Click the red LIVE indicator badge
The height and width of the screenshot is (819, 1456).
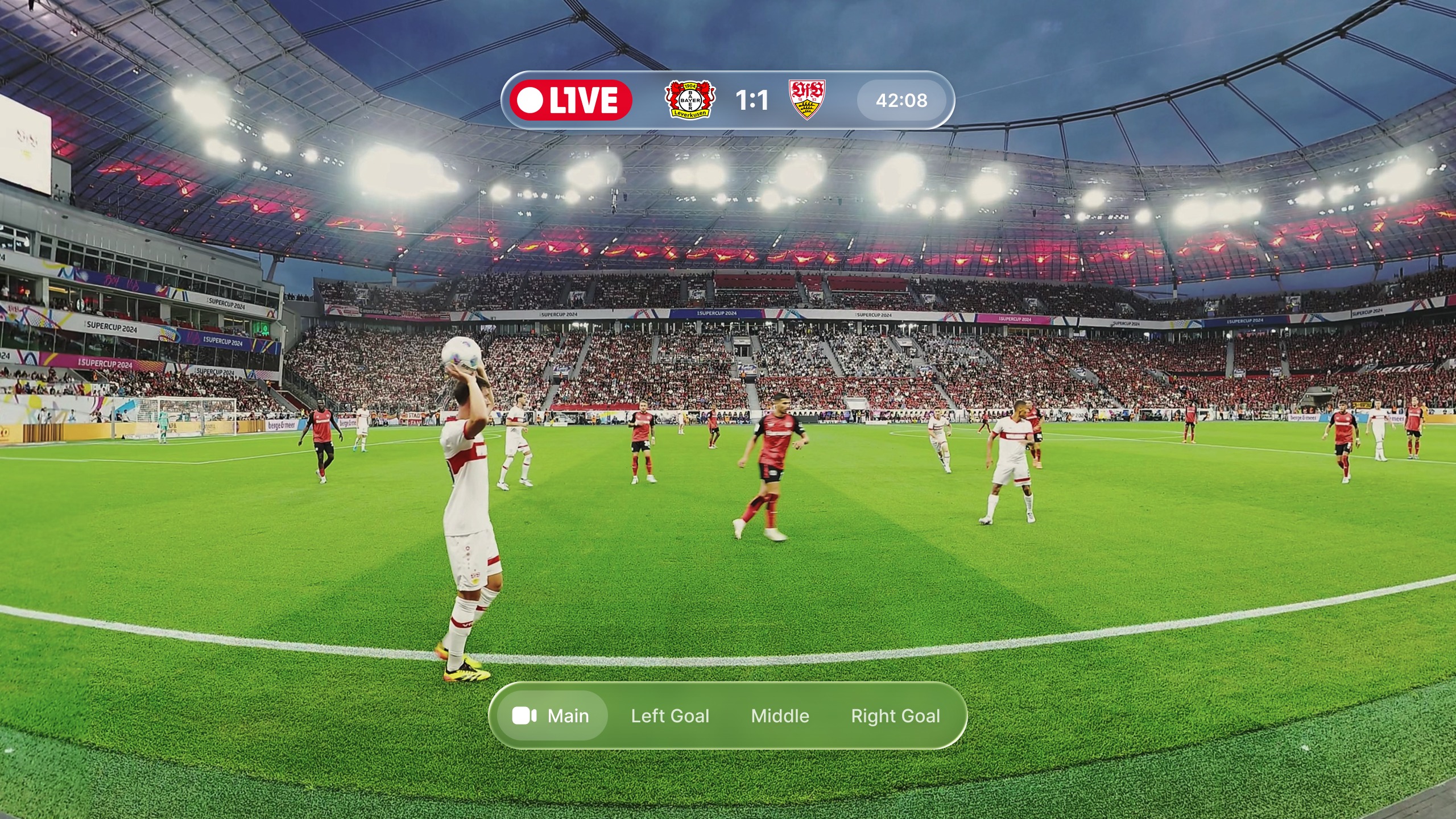[570, 100]
